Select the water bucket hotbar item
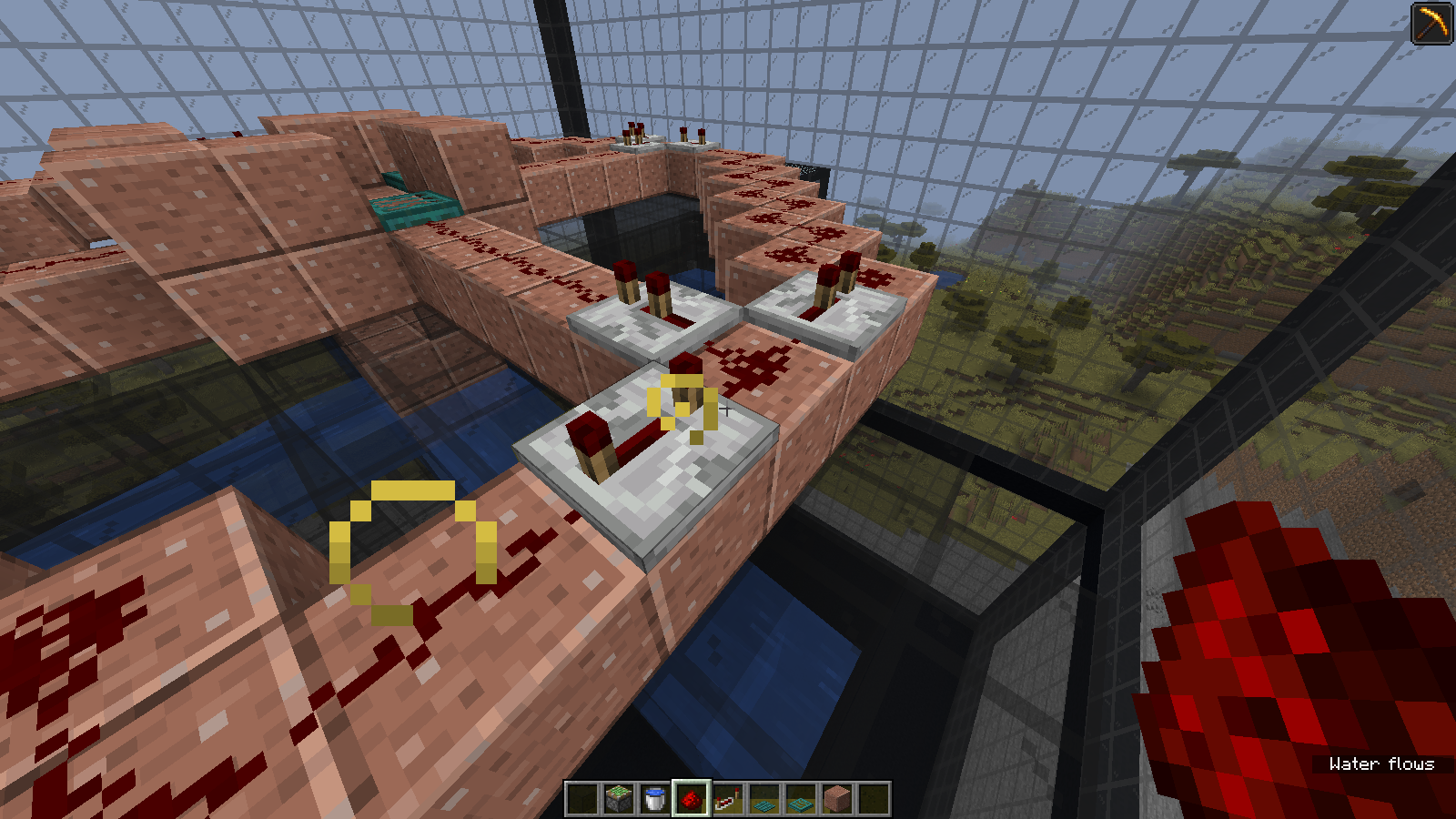 (653, 798)
